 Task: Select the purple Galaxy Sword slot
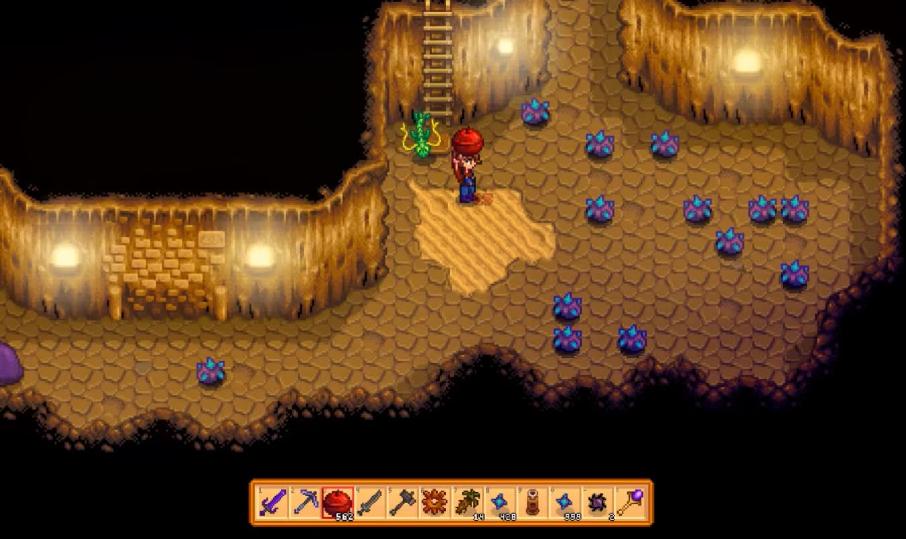click(x=272, y=502)
